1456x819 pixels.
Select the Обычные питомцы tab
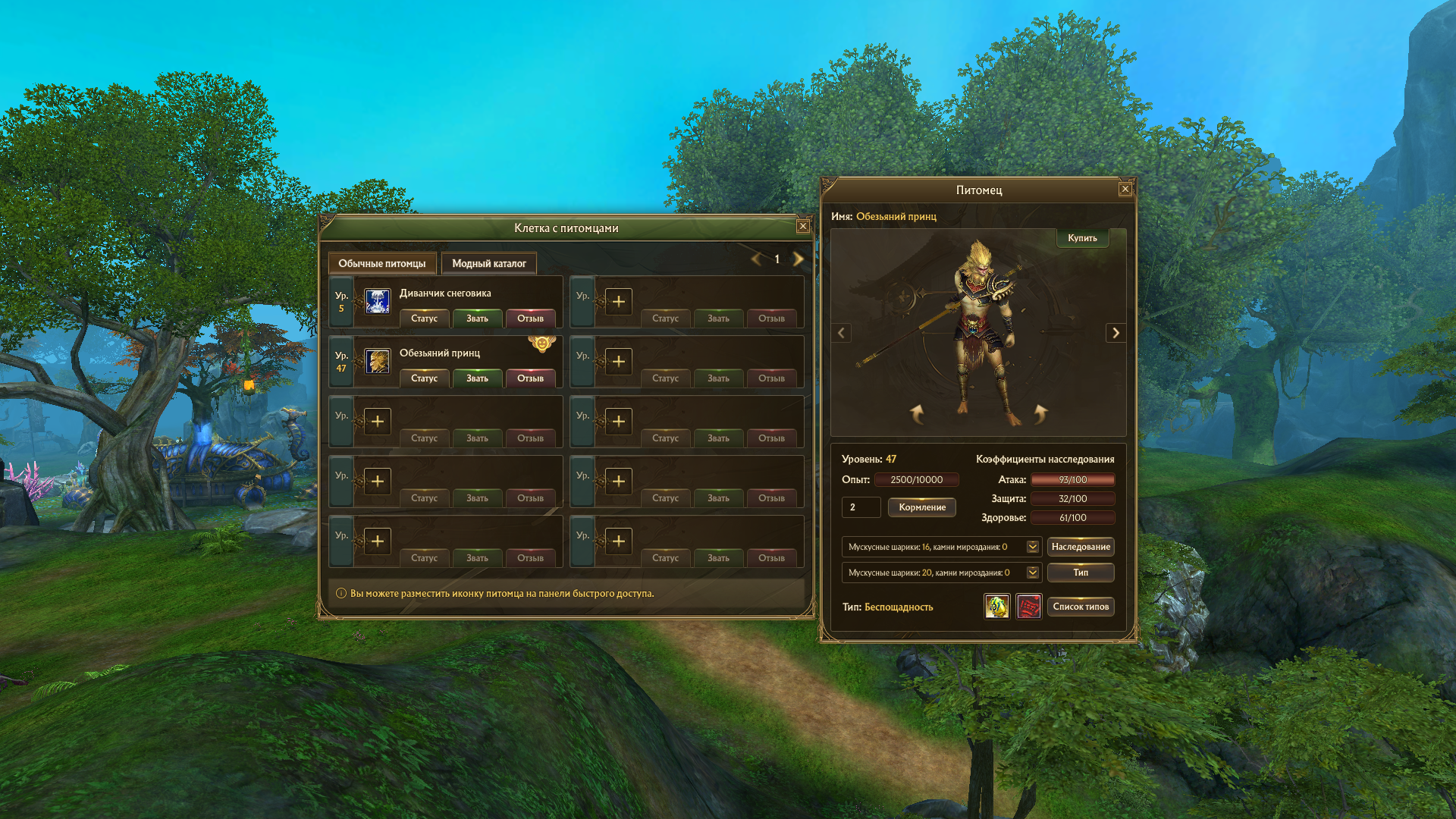click(381, 264)
